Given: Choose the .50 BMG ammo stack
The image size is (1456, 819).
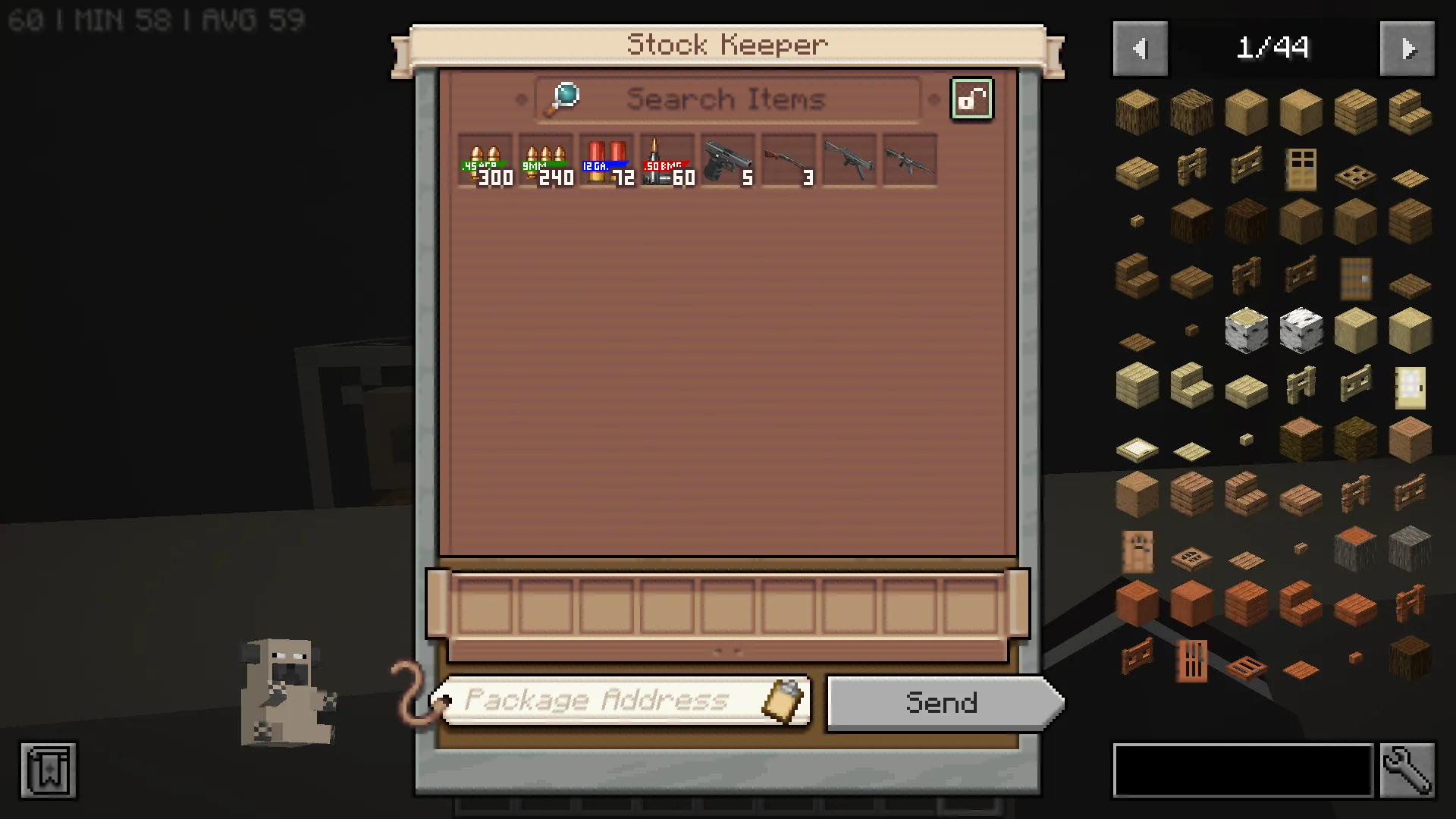Looking at the screenshot, I should (x=667, y=161).
